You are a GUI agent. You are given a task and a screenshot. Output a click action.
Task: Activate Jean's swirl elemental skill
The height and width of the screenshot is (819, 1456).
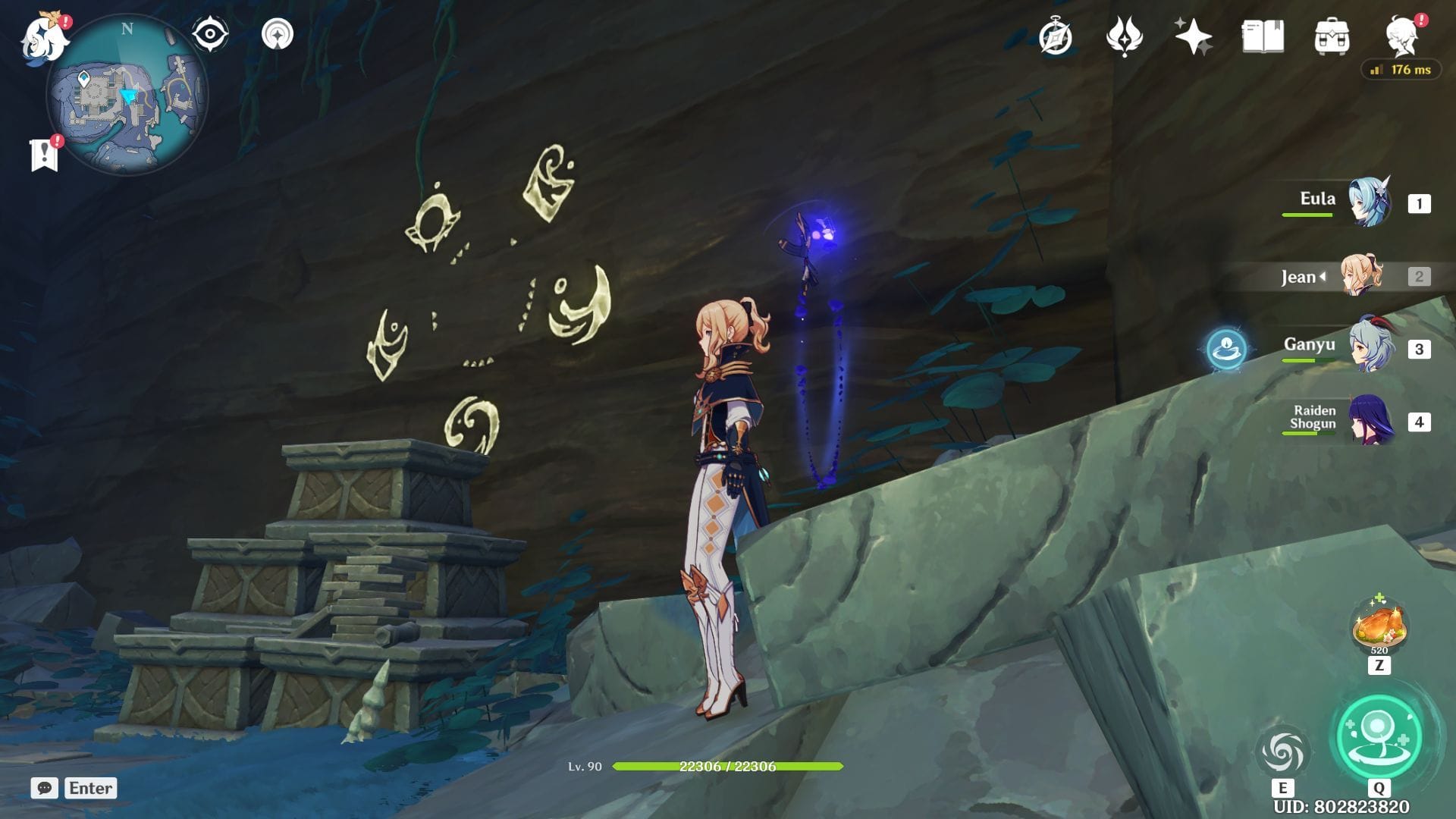(1282, 752)
